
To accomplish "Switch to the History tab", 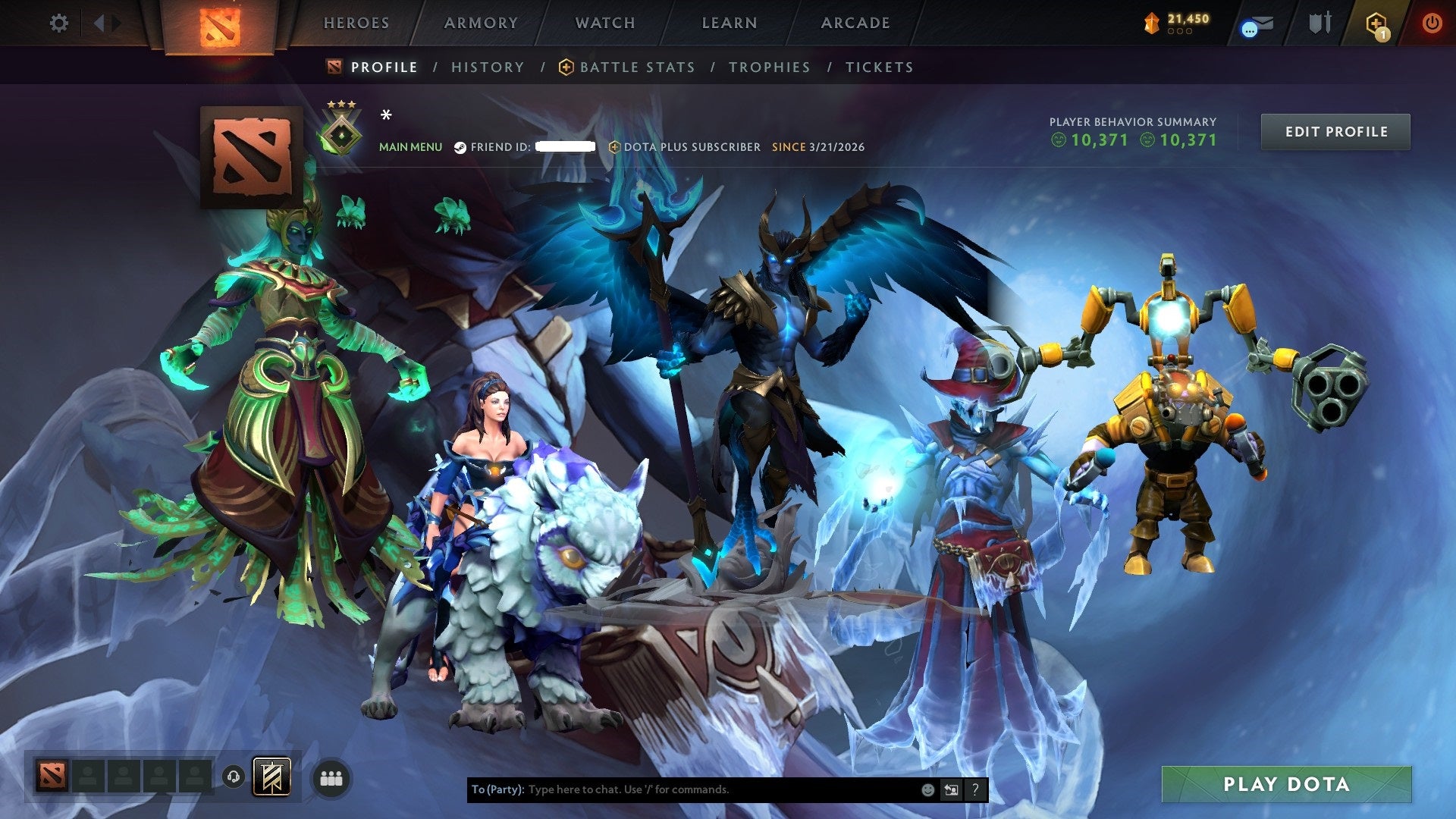I will coord(488,67).
